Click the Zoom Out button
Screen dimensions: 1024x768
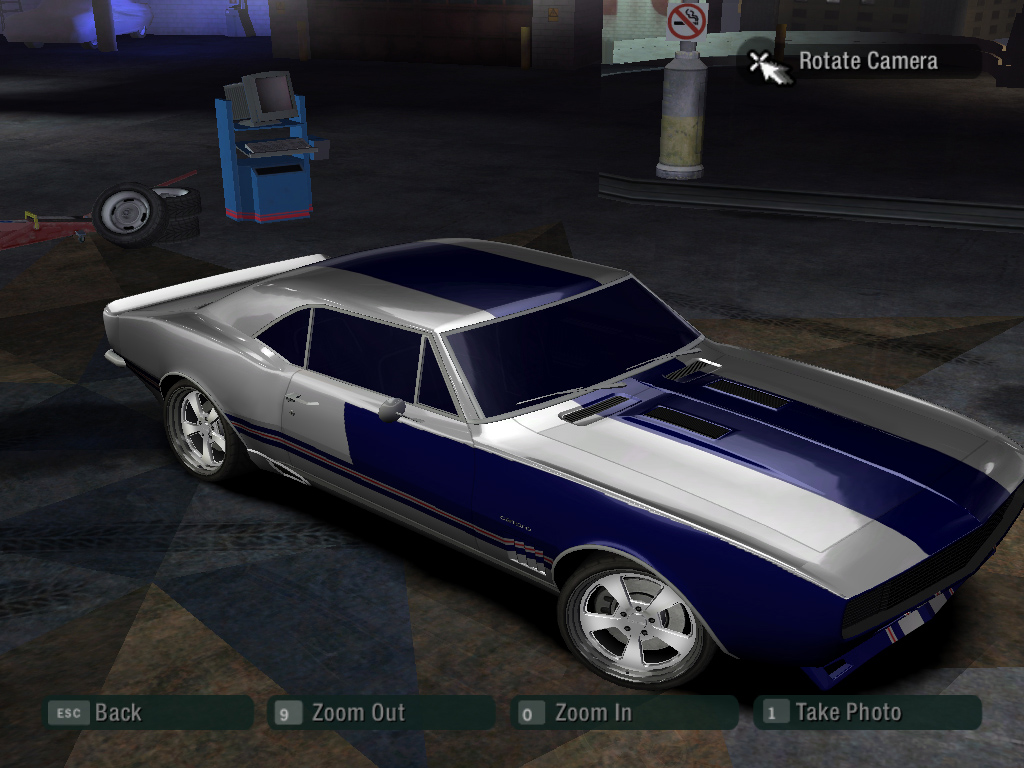(x=380, y=713)
